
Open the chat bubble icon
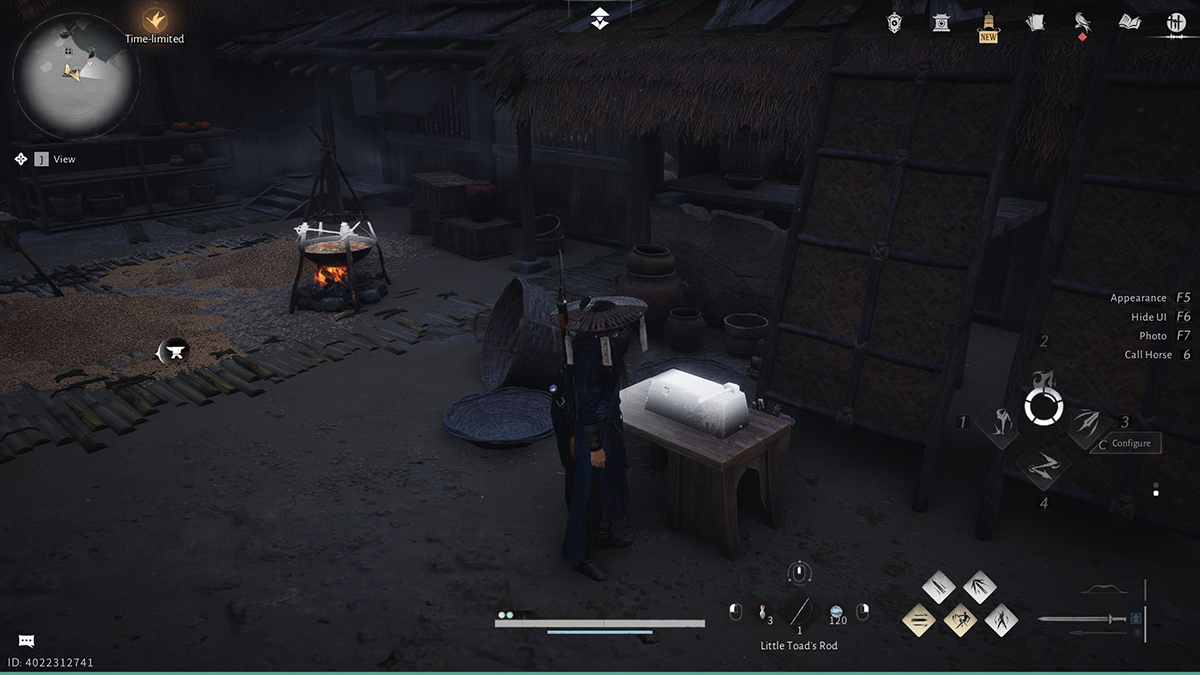coord(26,641)
